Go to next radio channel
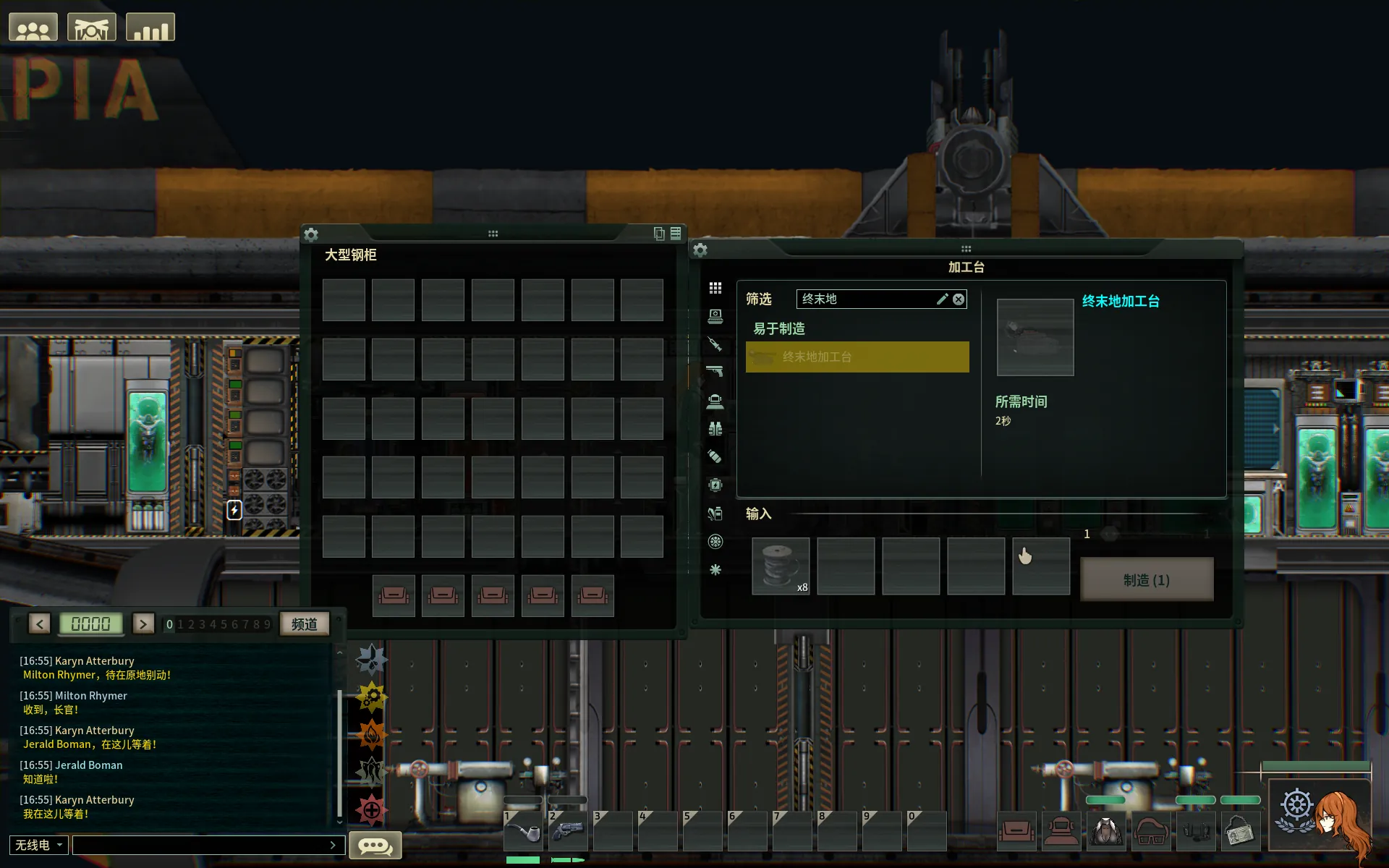This screenshot has width=1389, height=868. [x=143, y=624]
